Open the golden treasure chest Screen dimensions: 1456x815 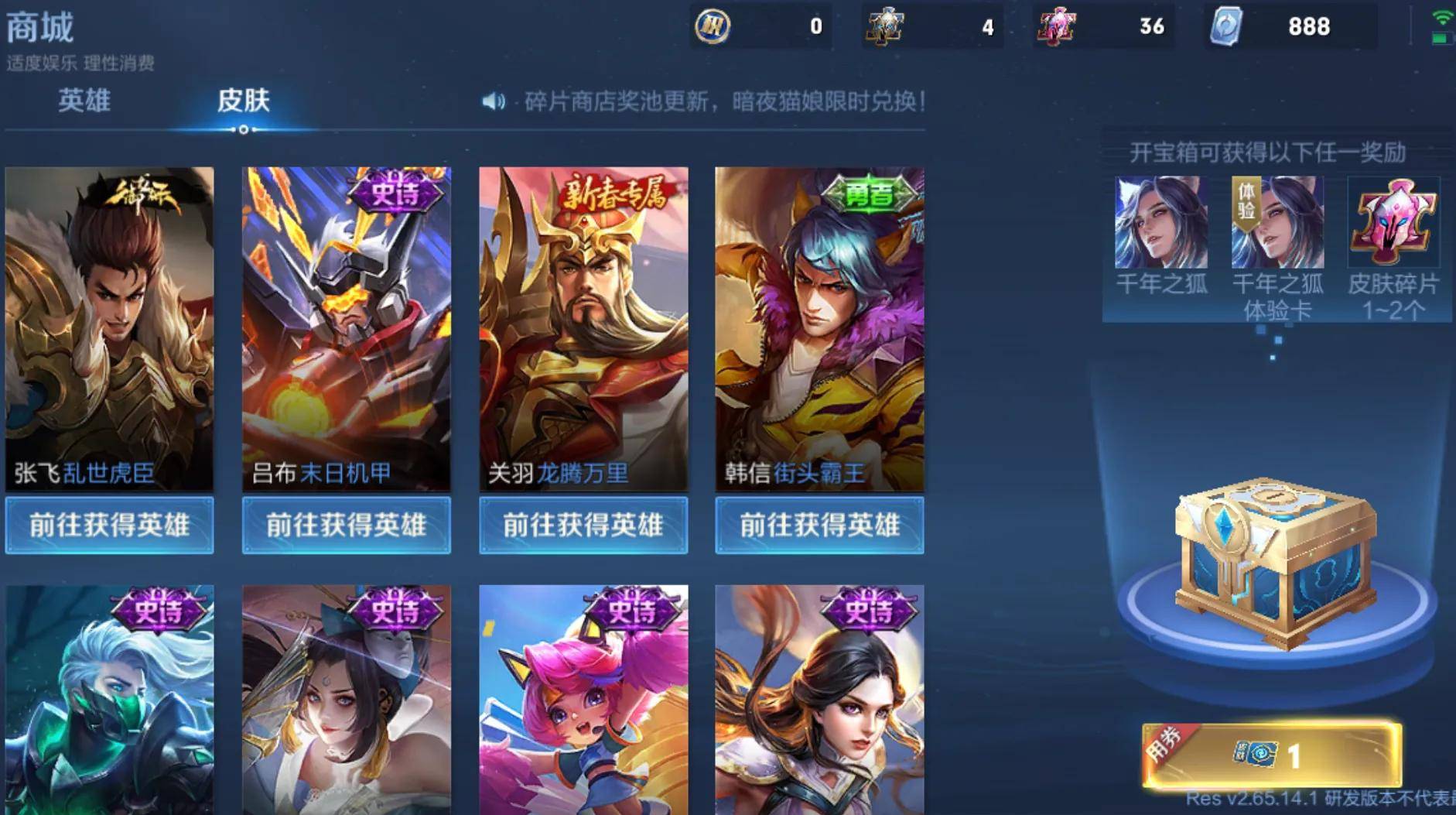click(x=1274, y=561)
